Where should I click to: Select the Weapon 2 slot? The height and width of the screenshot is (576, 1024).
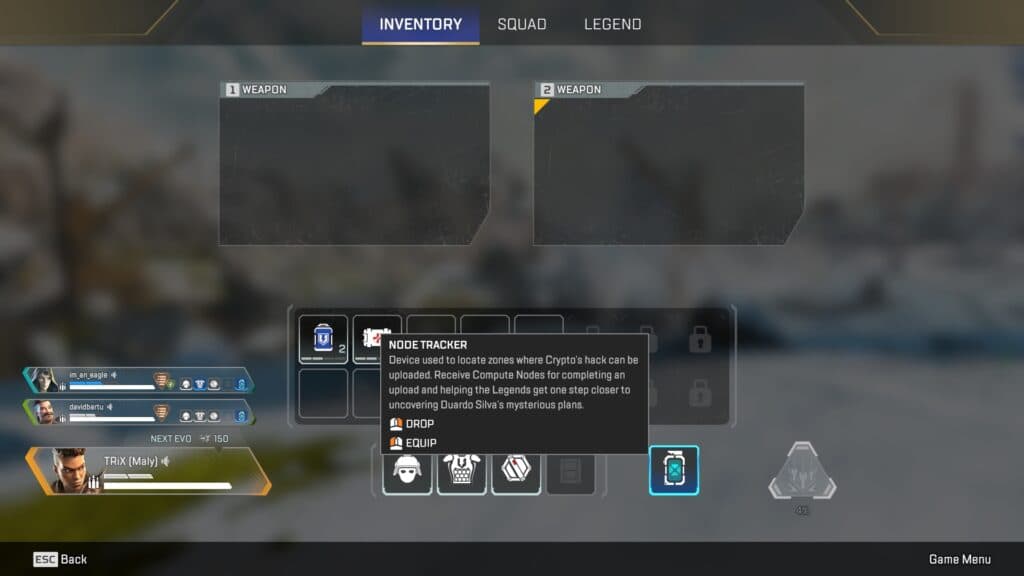(669, 164)
